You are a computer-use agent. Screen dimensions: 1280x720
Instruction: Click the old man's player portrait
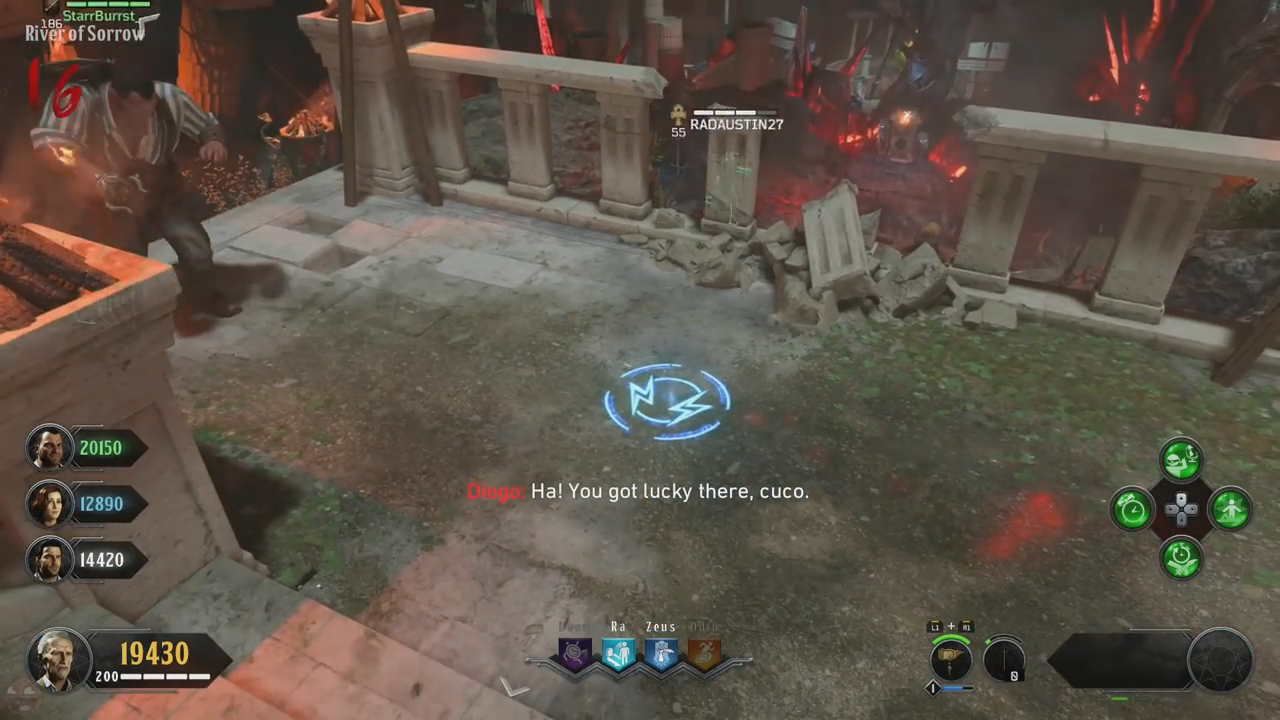pos(59,659)
